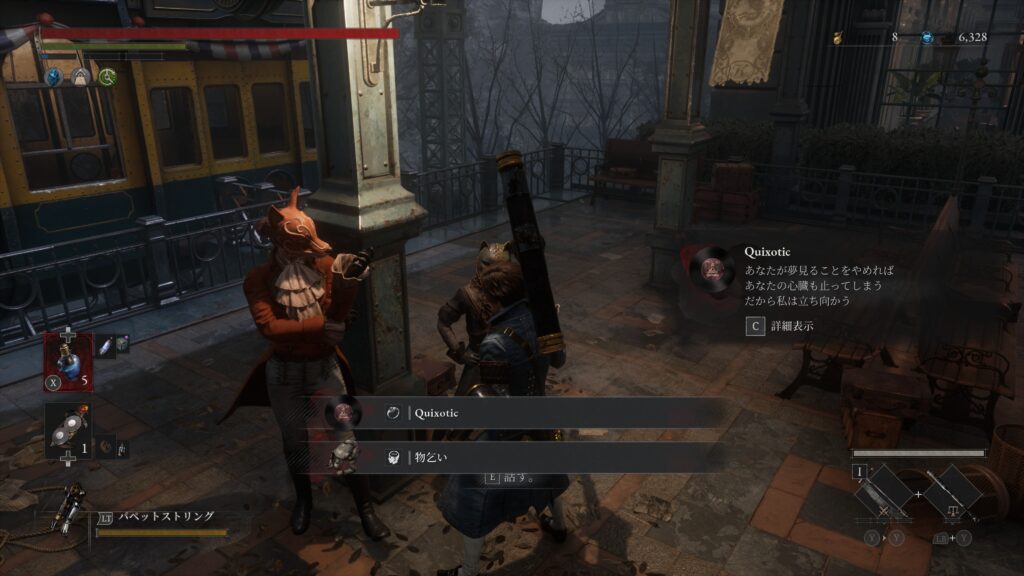
Task: Give the Quixotic record option
Action: click(520, 412)
